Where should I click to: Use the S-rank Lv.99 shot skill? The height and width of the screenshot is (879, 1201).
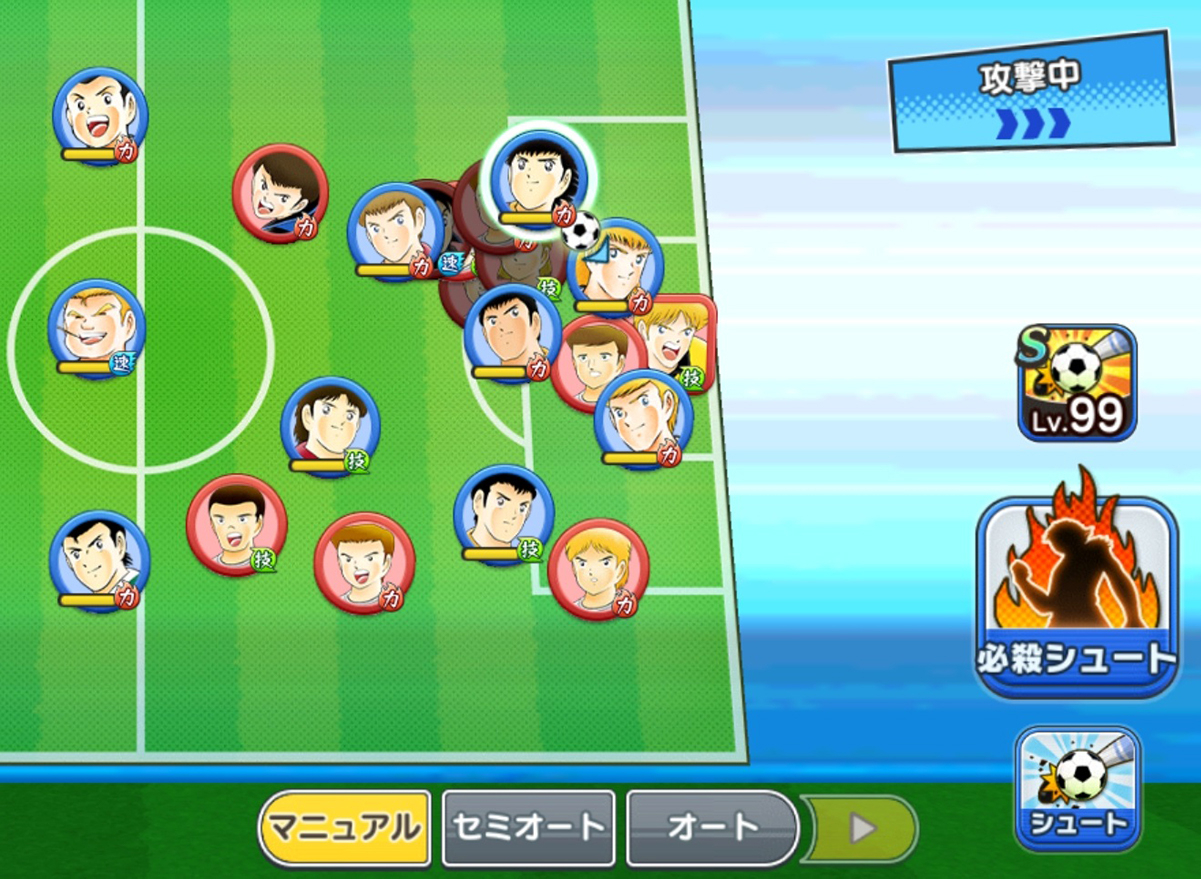[x=1077, y=383]
